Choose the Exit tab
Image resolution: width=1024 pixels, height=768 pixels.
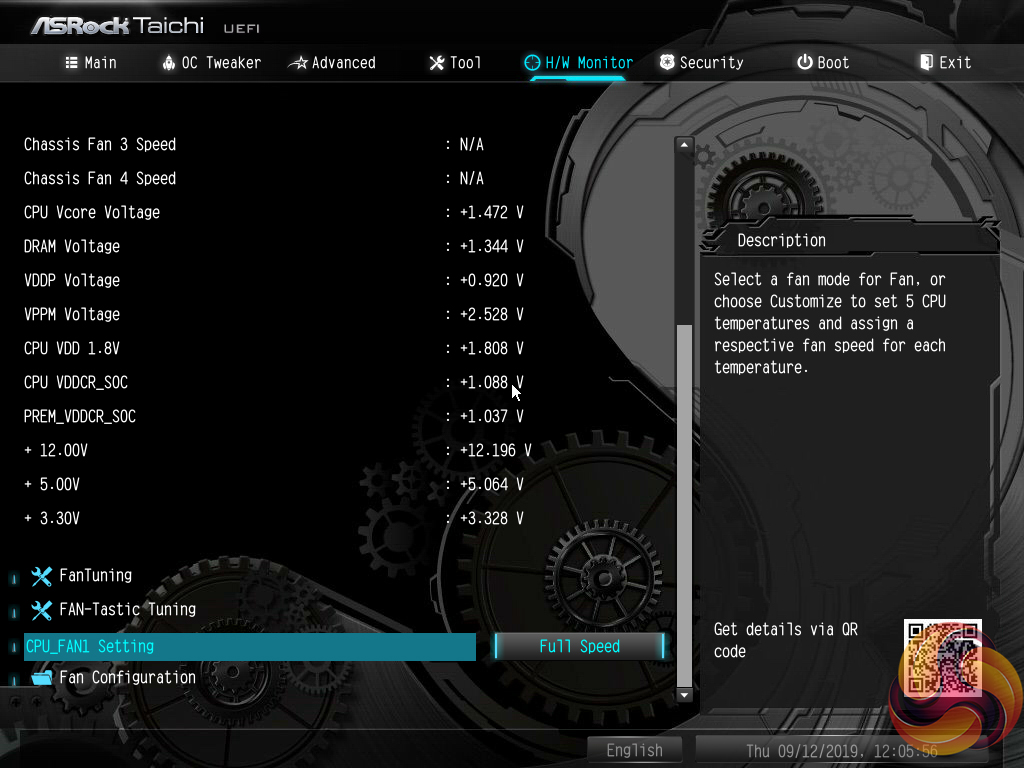click(x=945, y=63)
